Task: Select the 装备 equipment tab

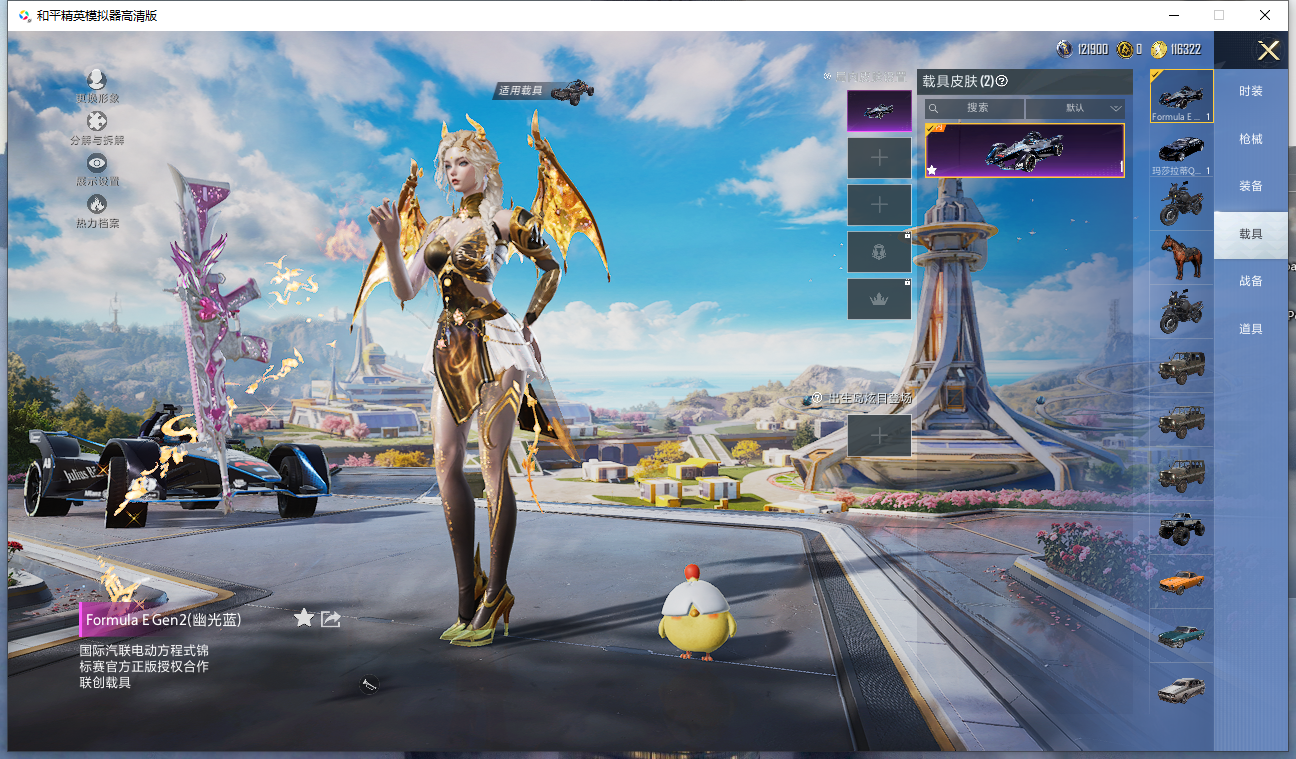Action: click(x=1250, y=186)
